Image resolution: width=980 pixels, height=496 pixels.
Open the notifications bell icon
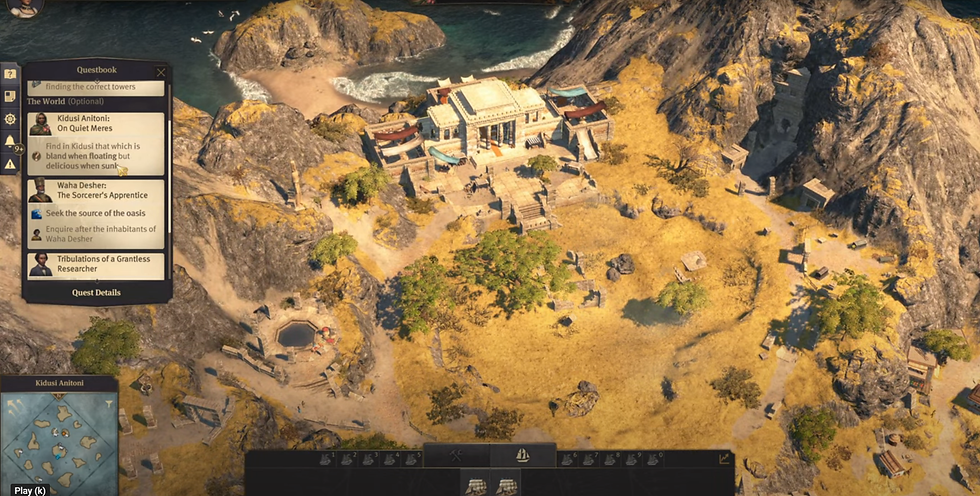(10, 142)
